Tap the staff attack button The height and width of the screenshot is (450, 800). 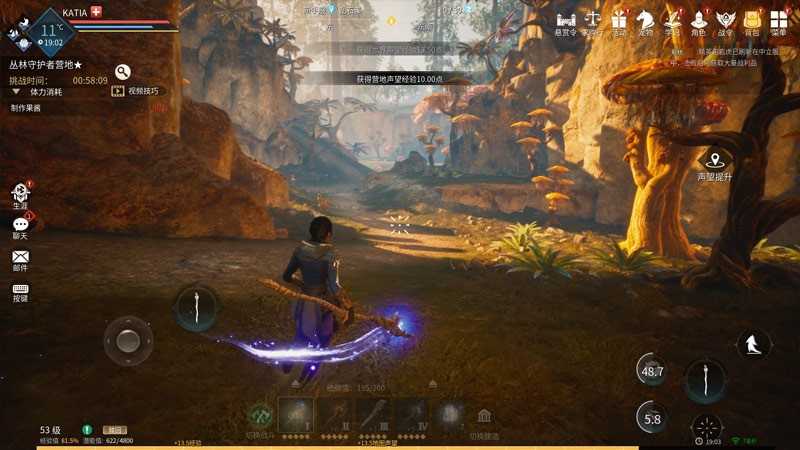click(705, 381)
